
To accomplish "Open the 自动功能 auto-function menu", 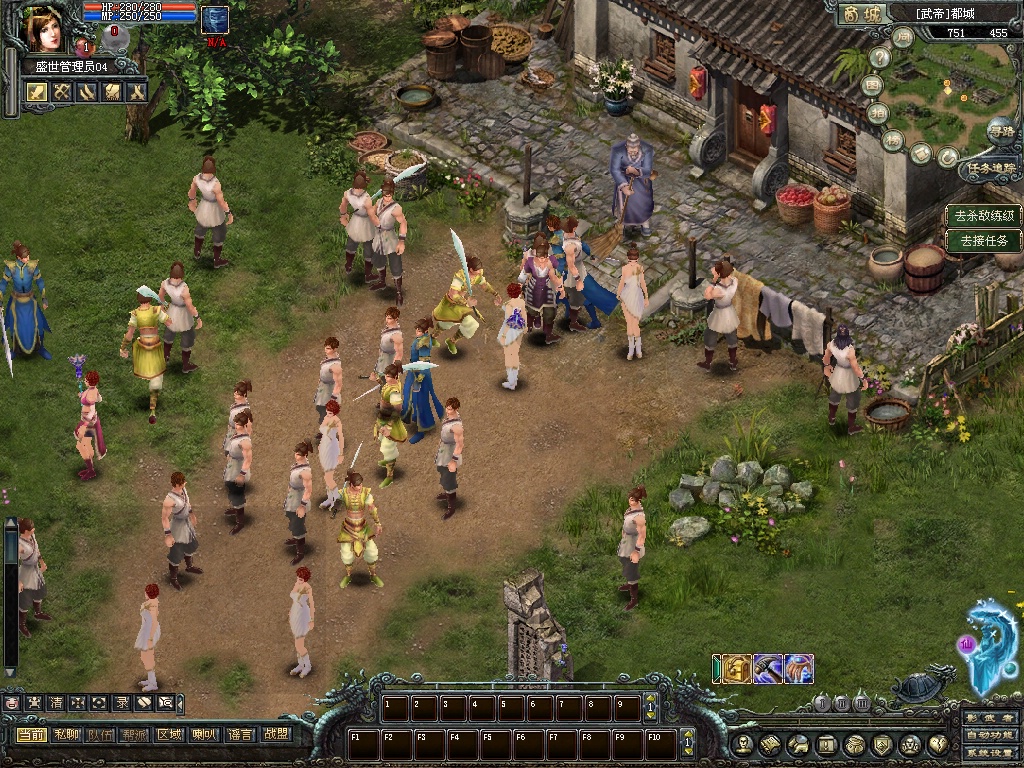I will point(991,735).
